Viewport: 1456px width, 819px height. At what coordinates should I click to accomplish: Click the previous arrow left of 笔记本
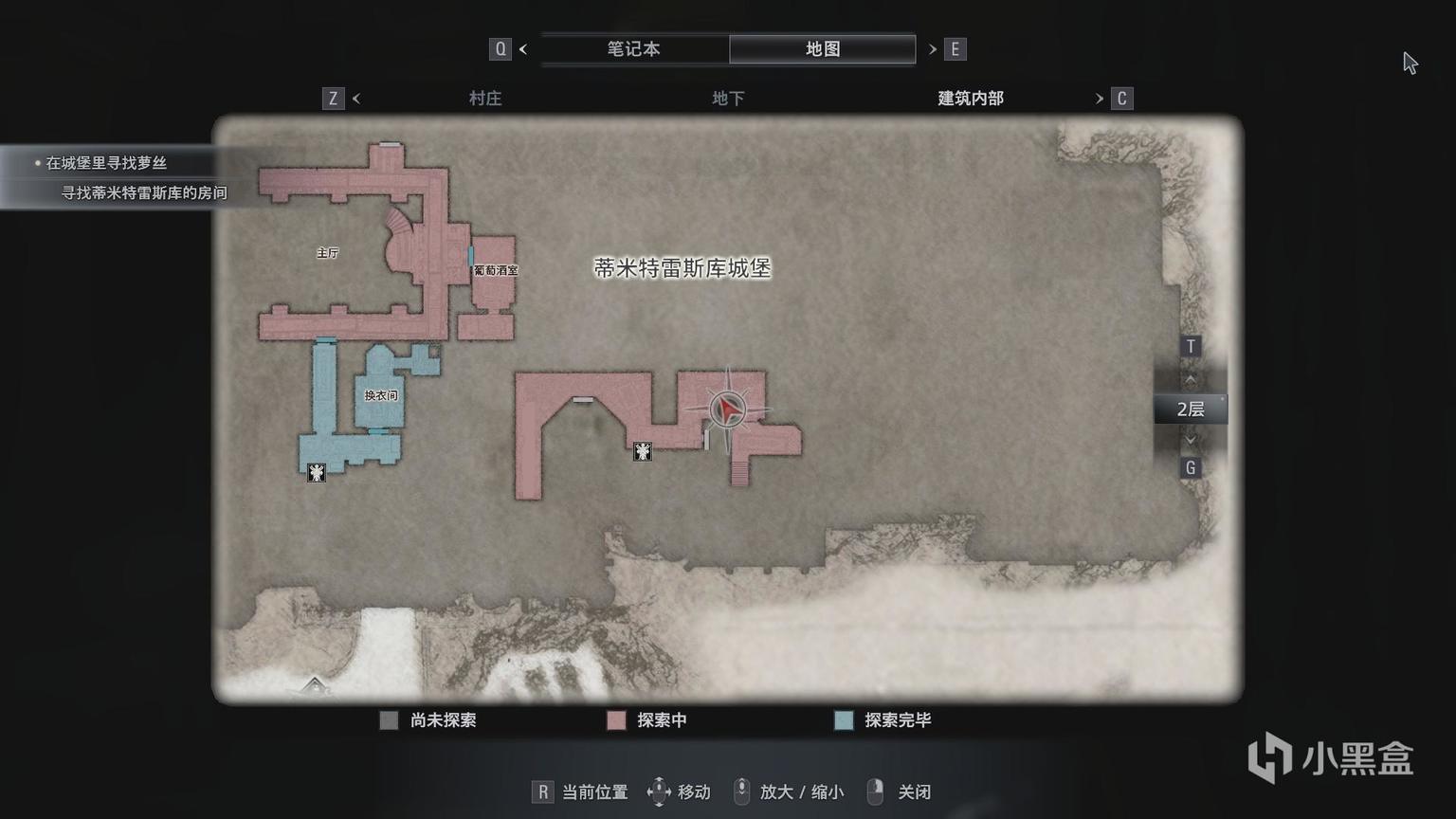(523, 49)
